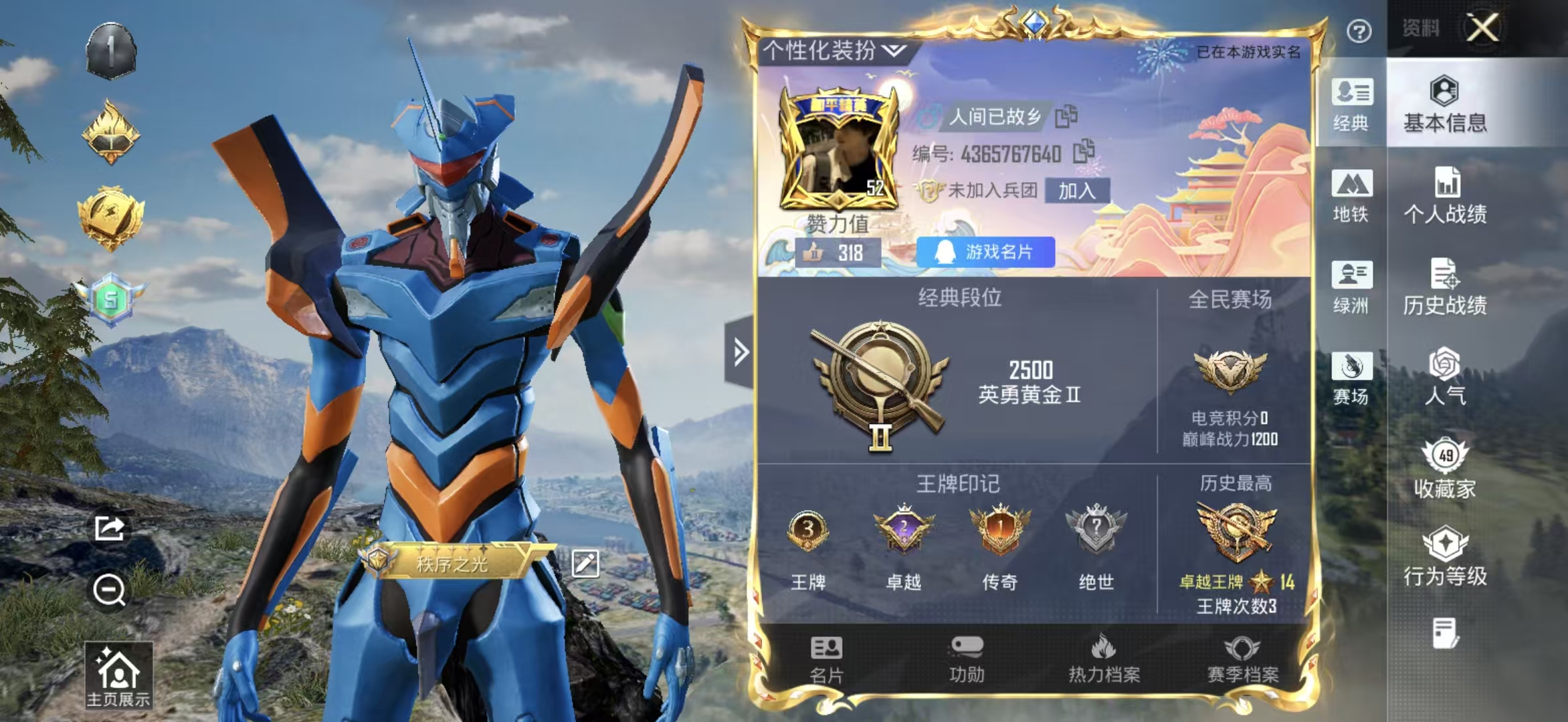Open 历史战绩 match history

(1445, 287)
